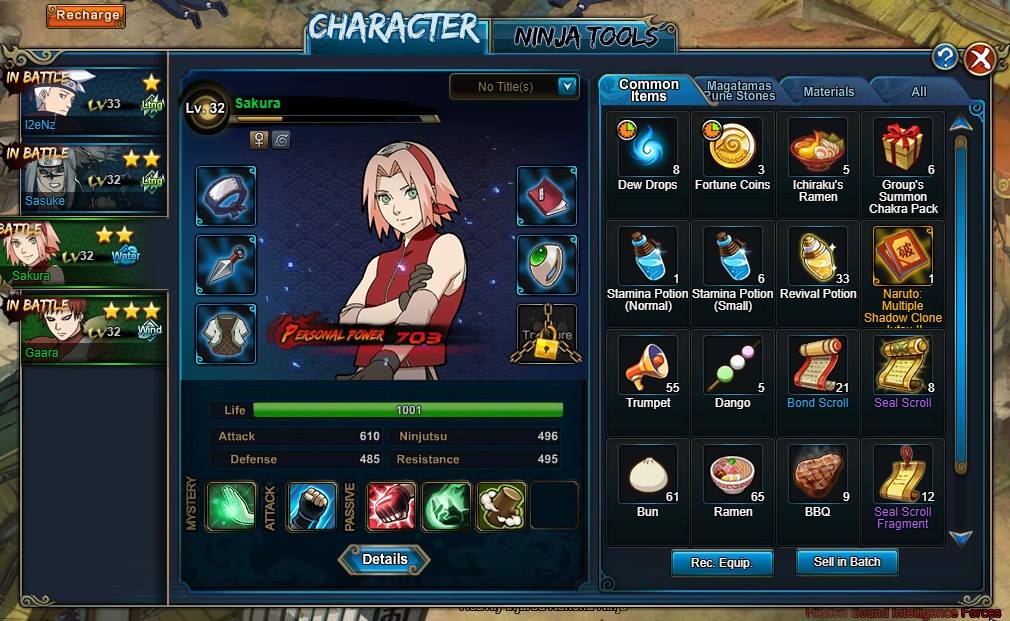Select the green hand mystery skill
Screen dimensions: 1010x621
231,505
